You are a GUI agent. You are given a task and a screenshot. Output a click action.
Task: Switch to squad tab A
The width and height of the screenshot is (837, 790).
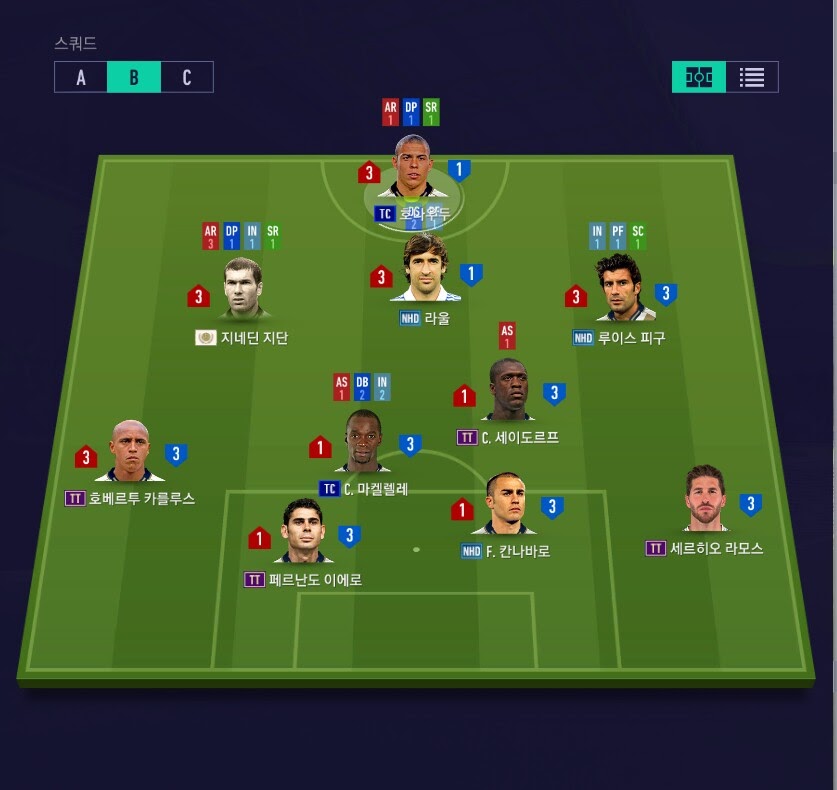[81, 77]
